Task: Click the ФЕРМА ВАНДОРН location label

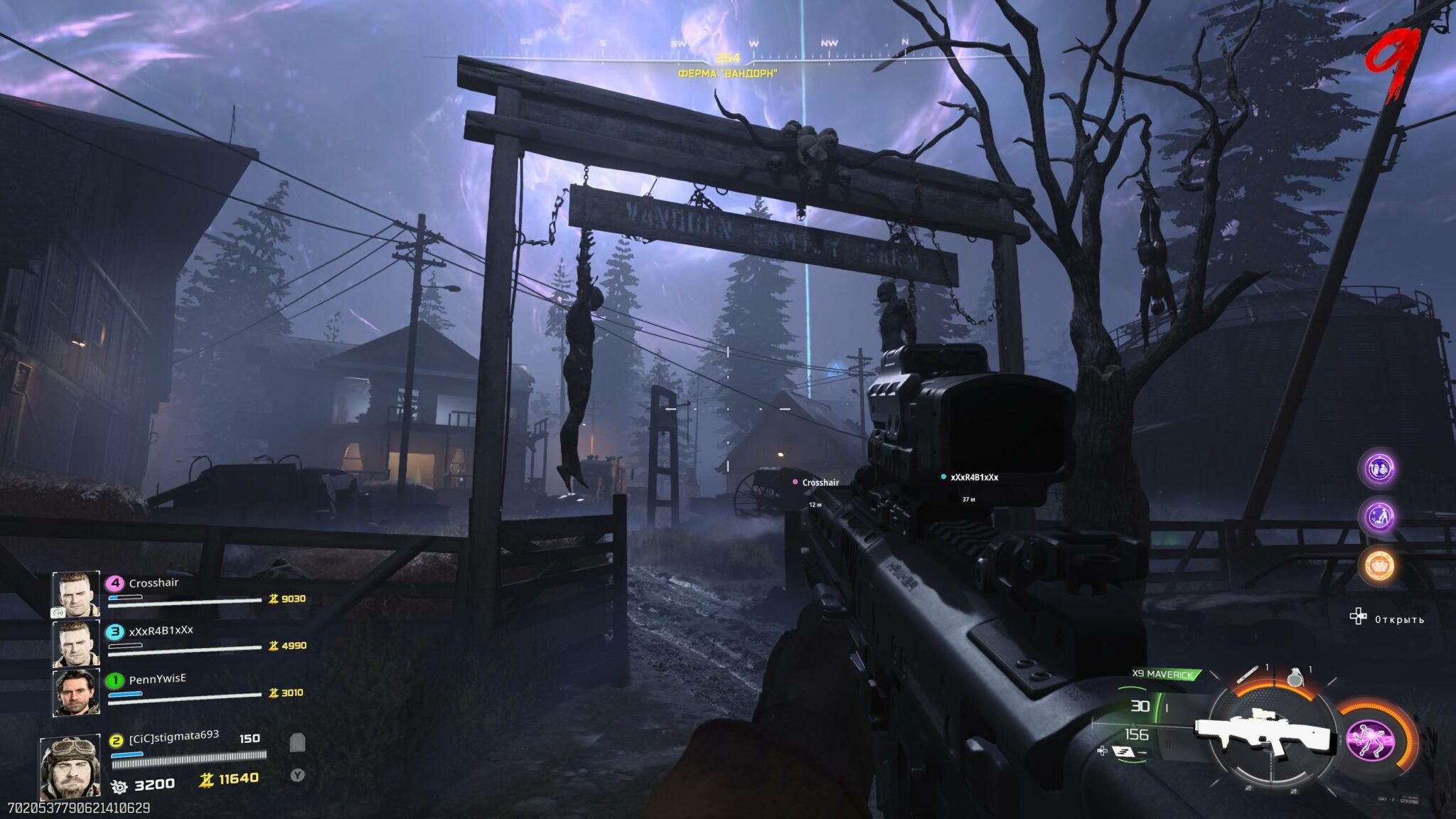Action: click(x=729, y=71)
